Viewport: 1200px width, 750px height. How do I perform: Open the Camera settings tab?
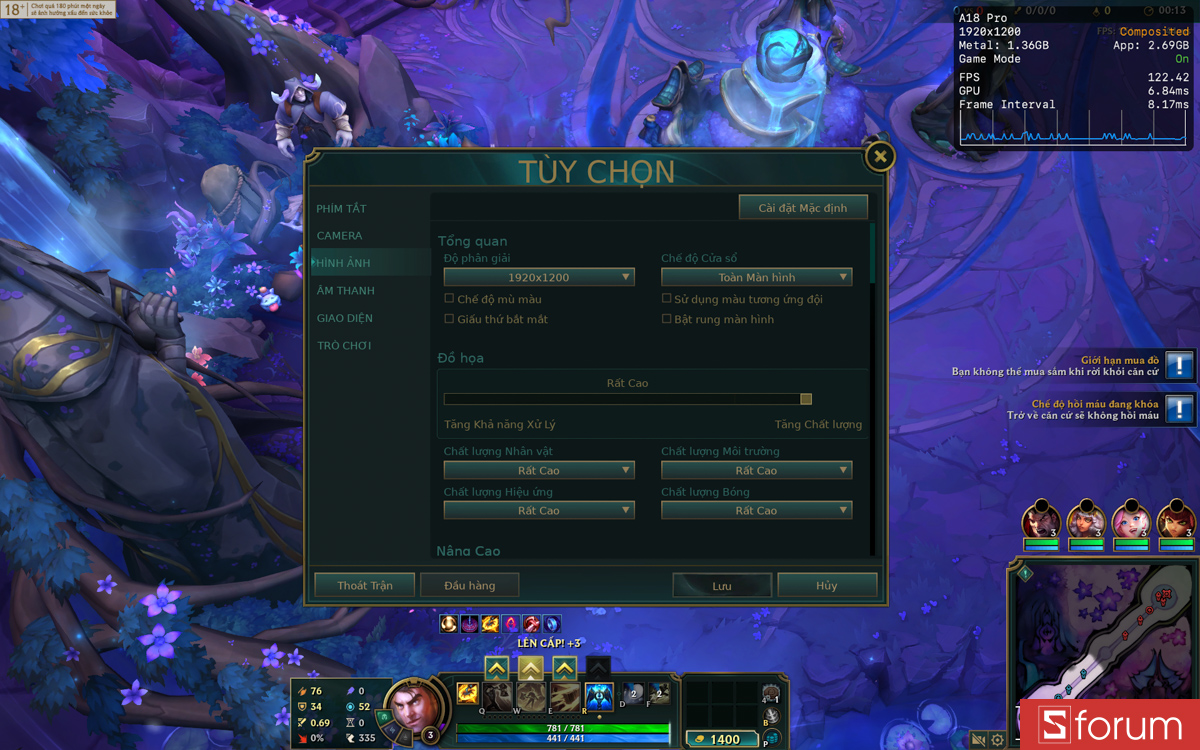[340, 236]
